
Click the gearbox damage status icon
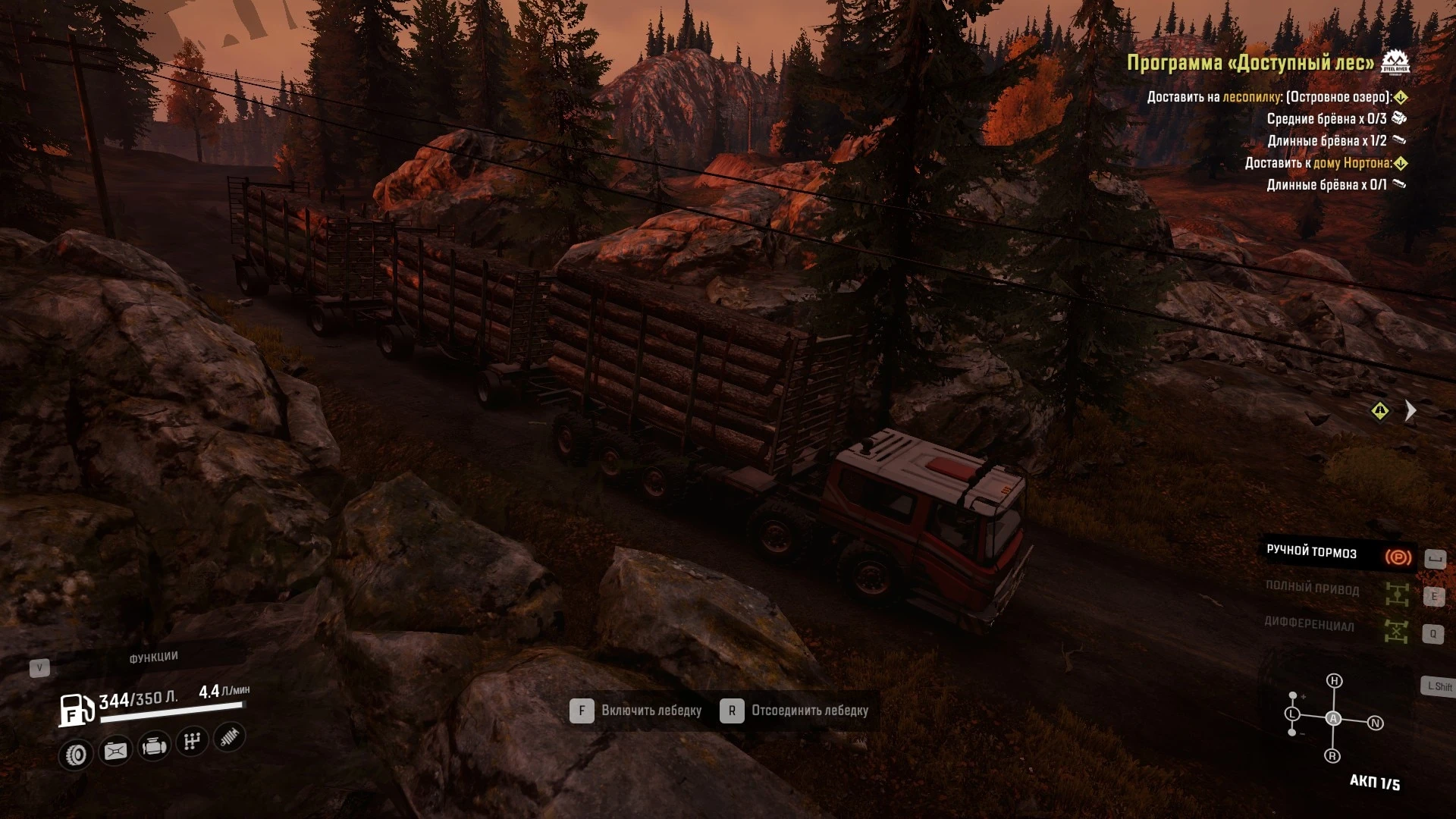coord(192,742)
